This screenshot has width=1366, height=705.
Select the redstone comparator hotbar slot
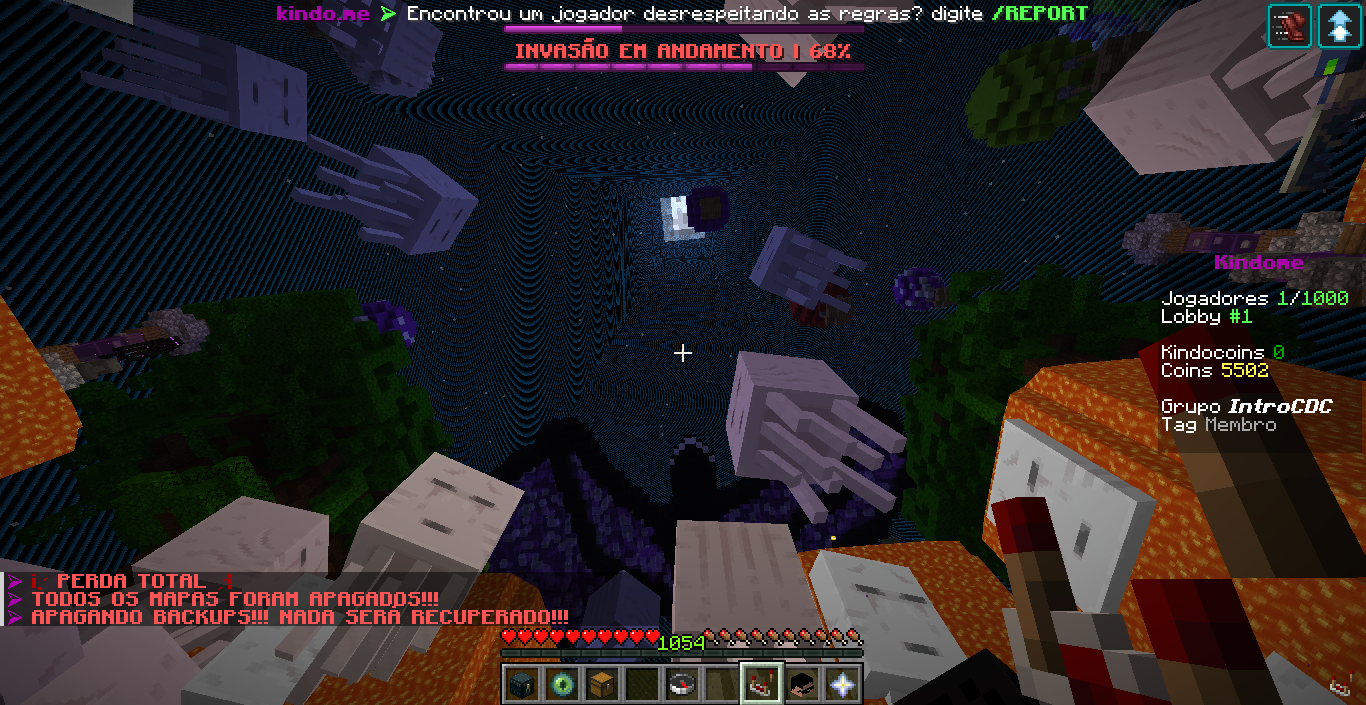tap(762, 684)
